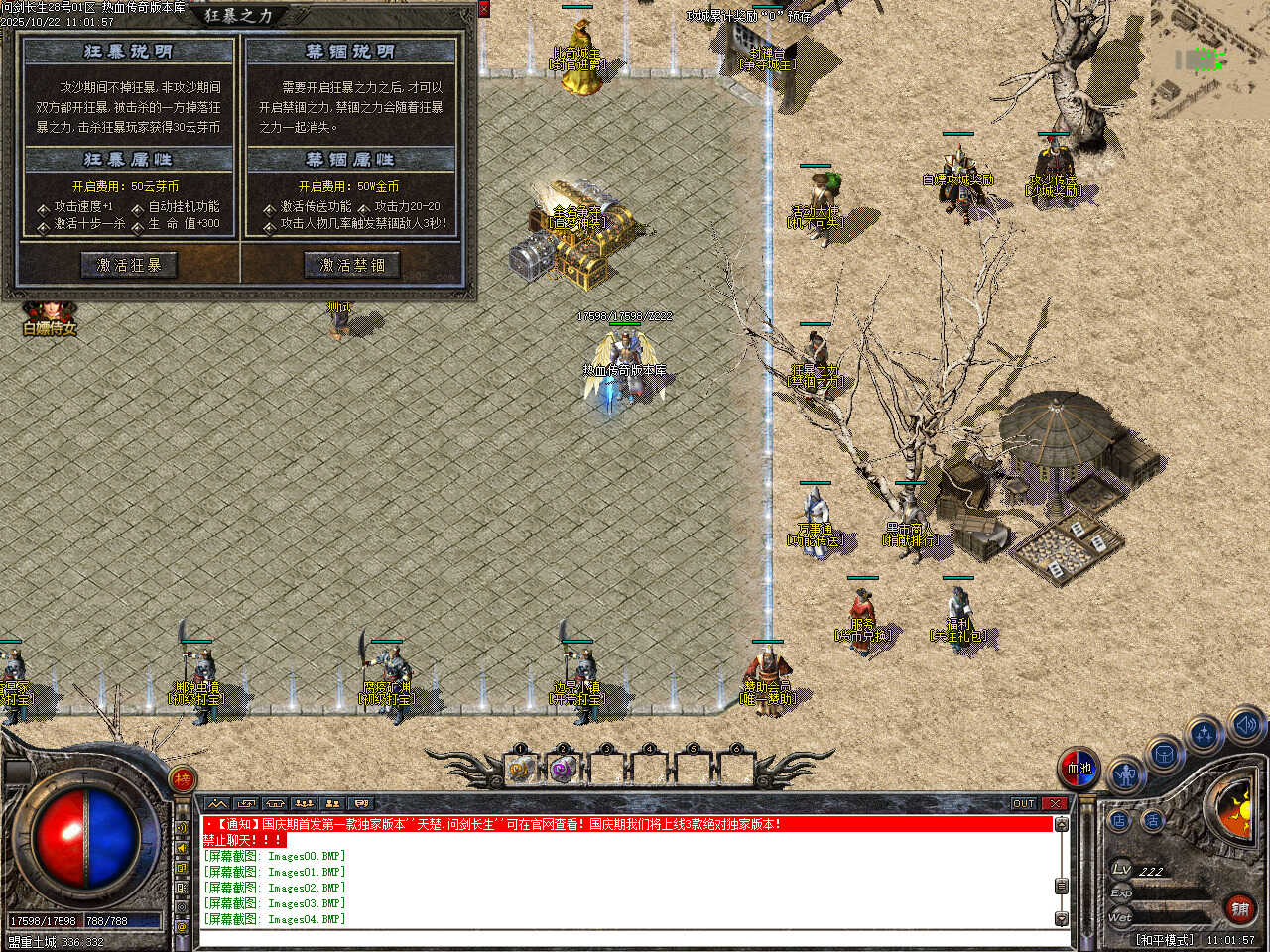Use the item in hotbar slot 1

(x=520, y=769)
